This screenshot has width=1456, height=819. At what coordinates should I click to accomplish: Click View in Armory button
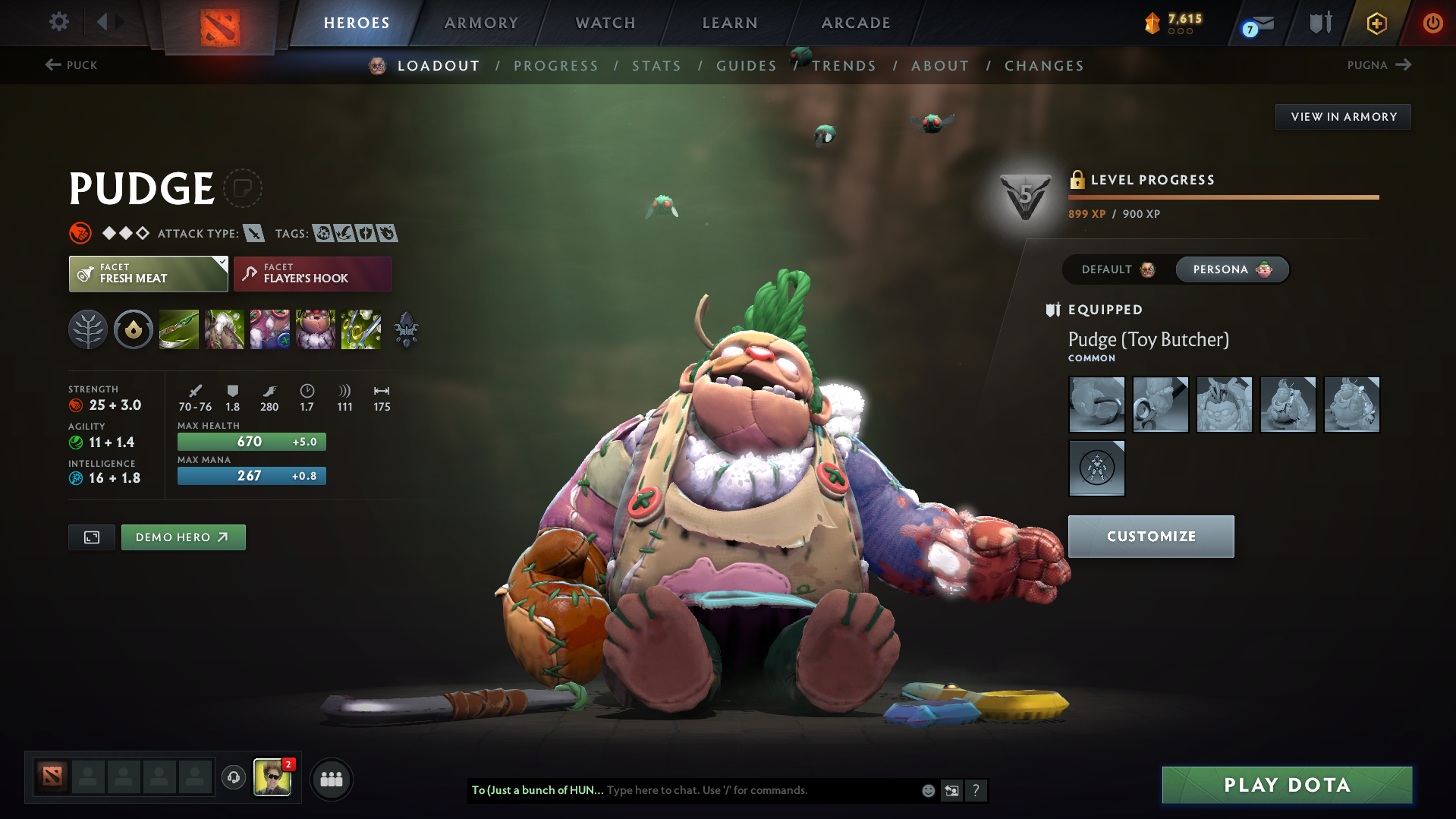[1343, 117]
